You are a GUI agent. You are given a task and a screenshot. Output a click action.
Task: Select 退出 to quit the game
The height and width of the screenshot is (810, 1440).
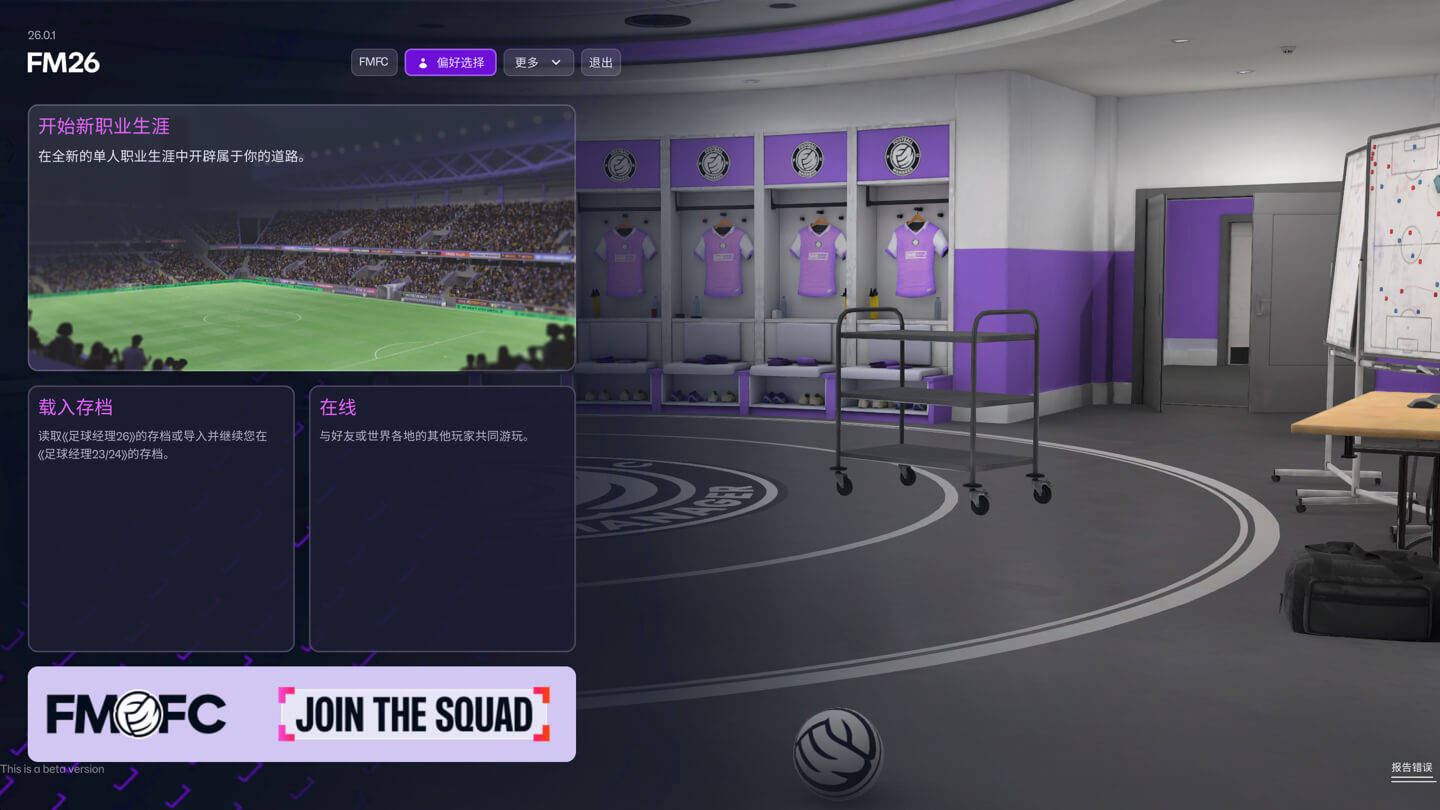point(600,62)
